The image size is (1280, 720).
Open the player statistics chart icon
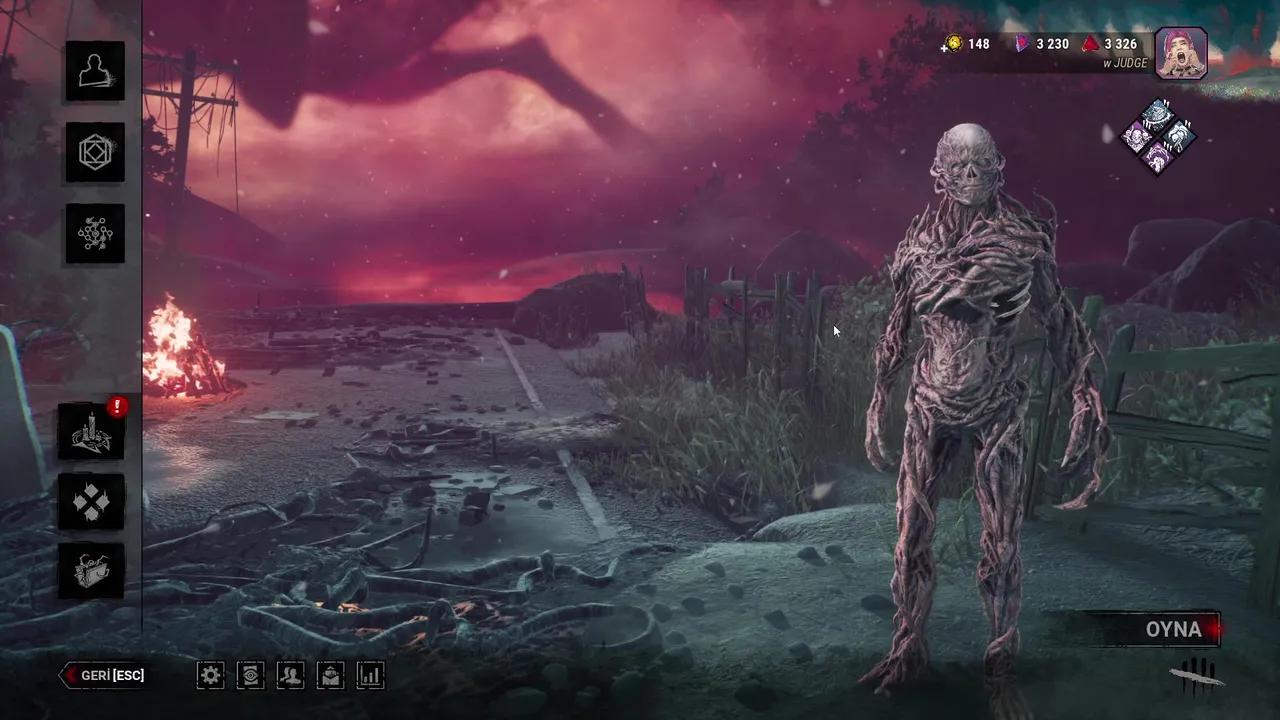[x=370, y=675]
